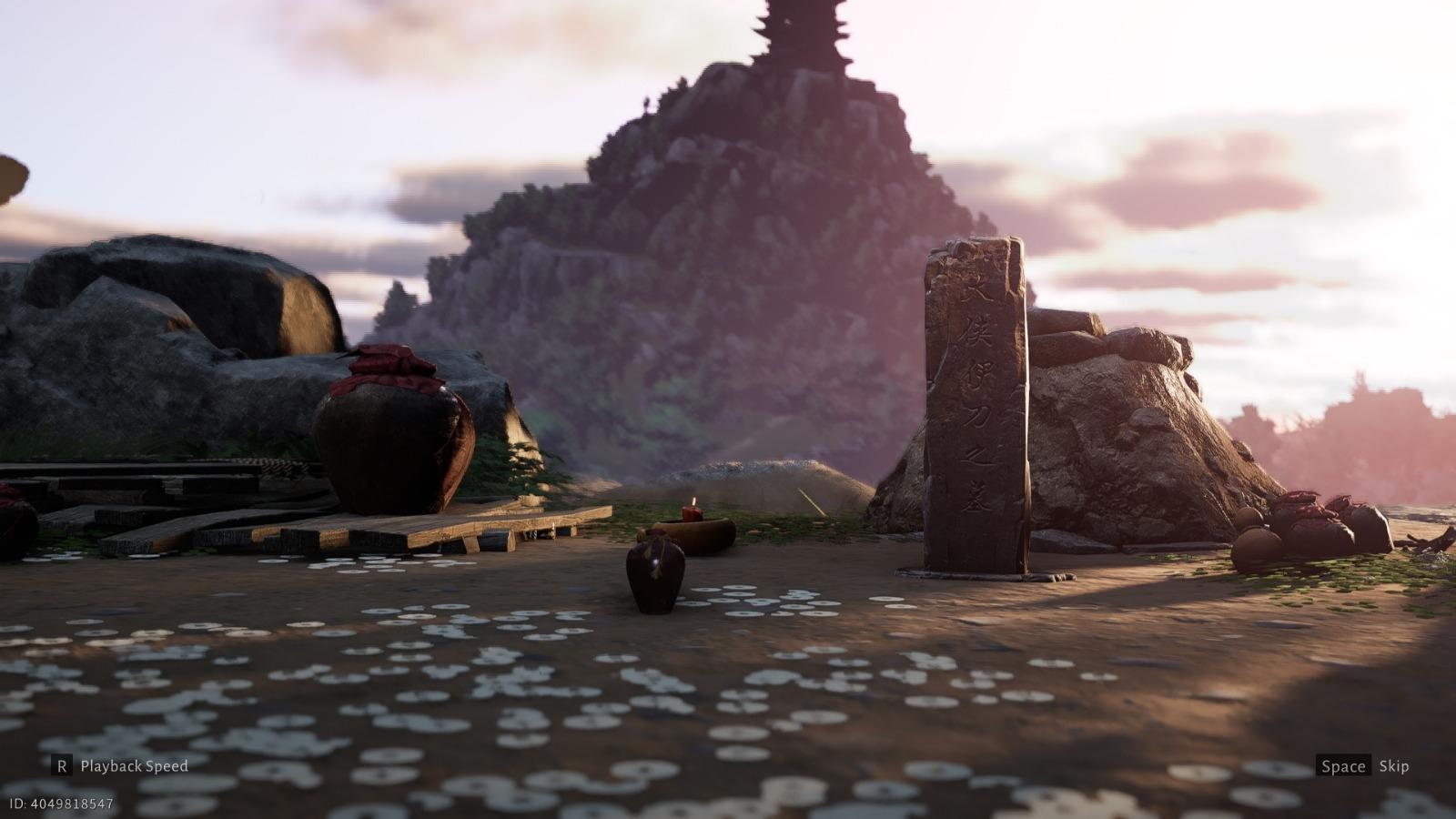
Task: Skip the cutscene
Action: (1362, 766)
